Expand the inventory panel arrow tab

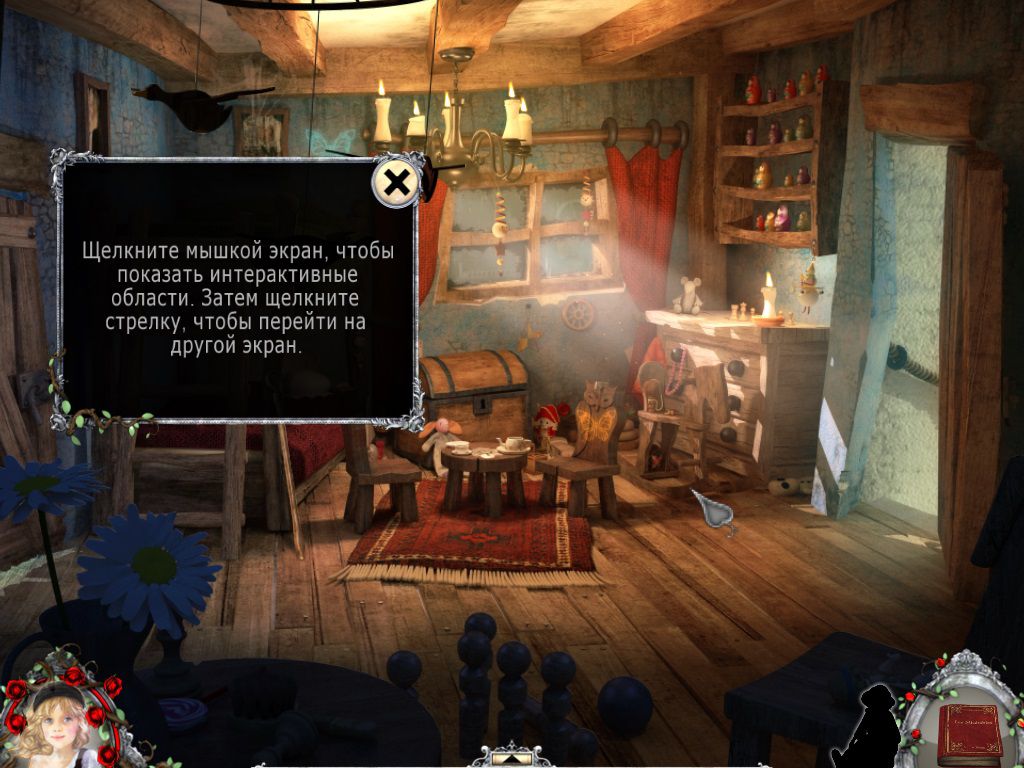coord(513,757)
